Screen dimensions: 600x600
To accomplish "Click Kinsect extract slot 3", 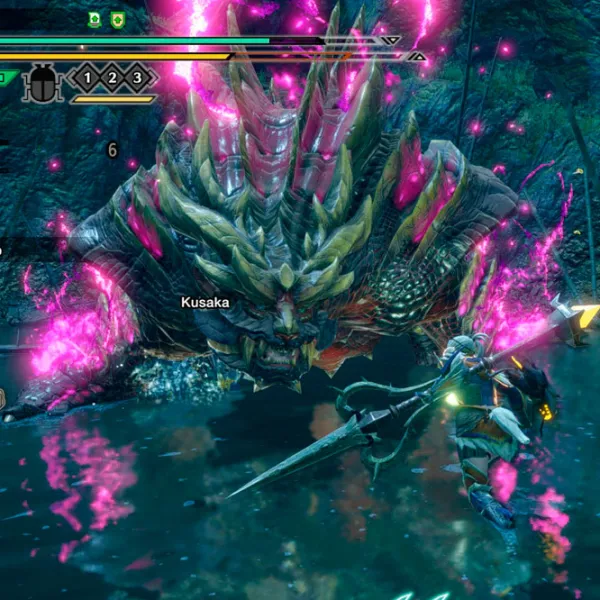I will [137, 77].
